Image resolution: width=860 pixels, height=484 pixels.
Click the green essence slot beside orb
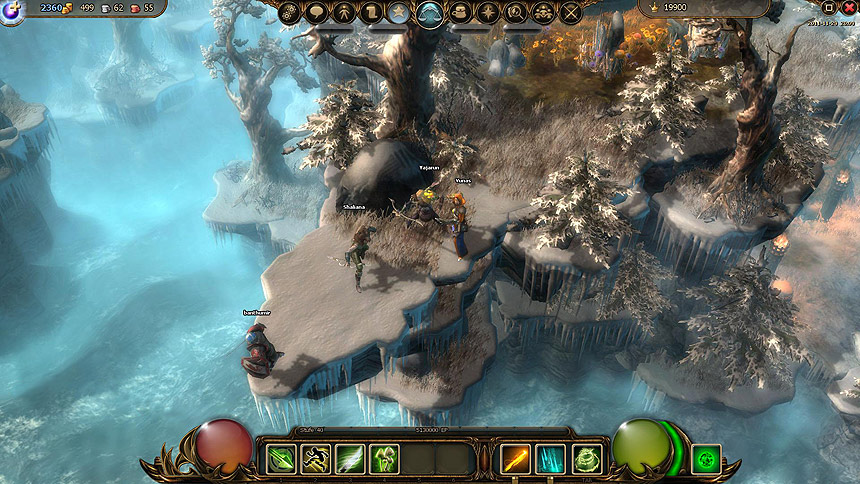[706, 459]
